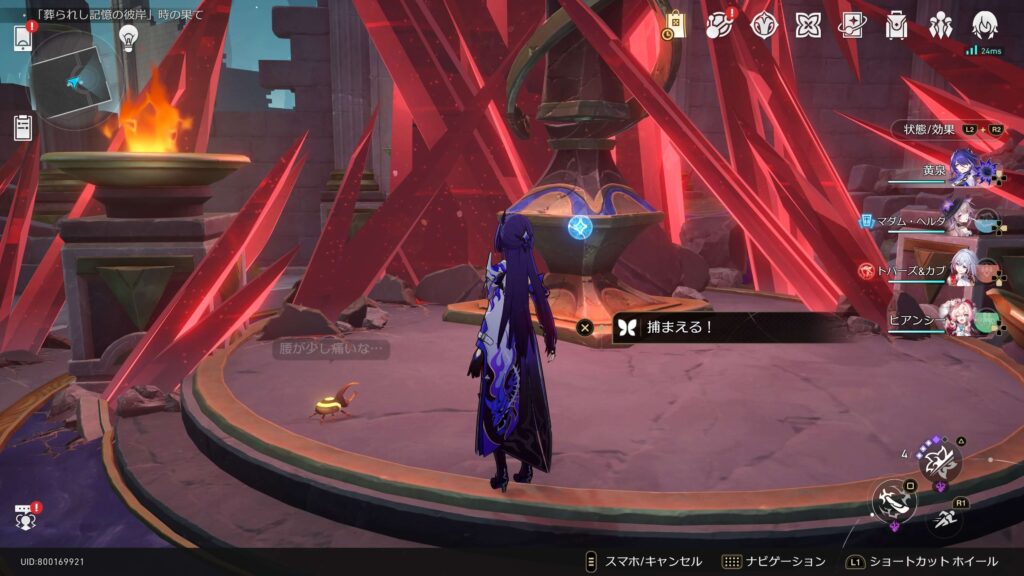Screen dimensions: 1024x576
Task: Open the character head icon
Action: coord(985,25)
